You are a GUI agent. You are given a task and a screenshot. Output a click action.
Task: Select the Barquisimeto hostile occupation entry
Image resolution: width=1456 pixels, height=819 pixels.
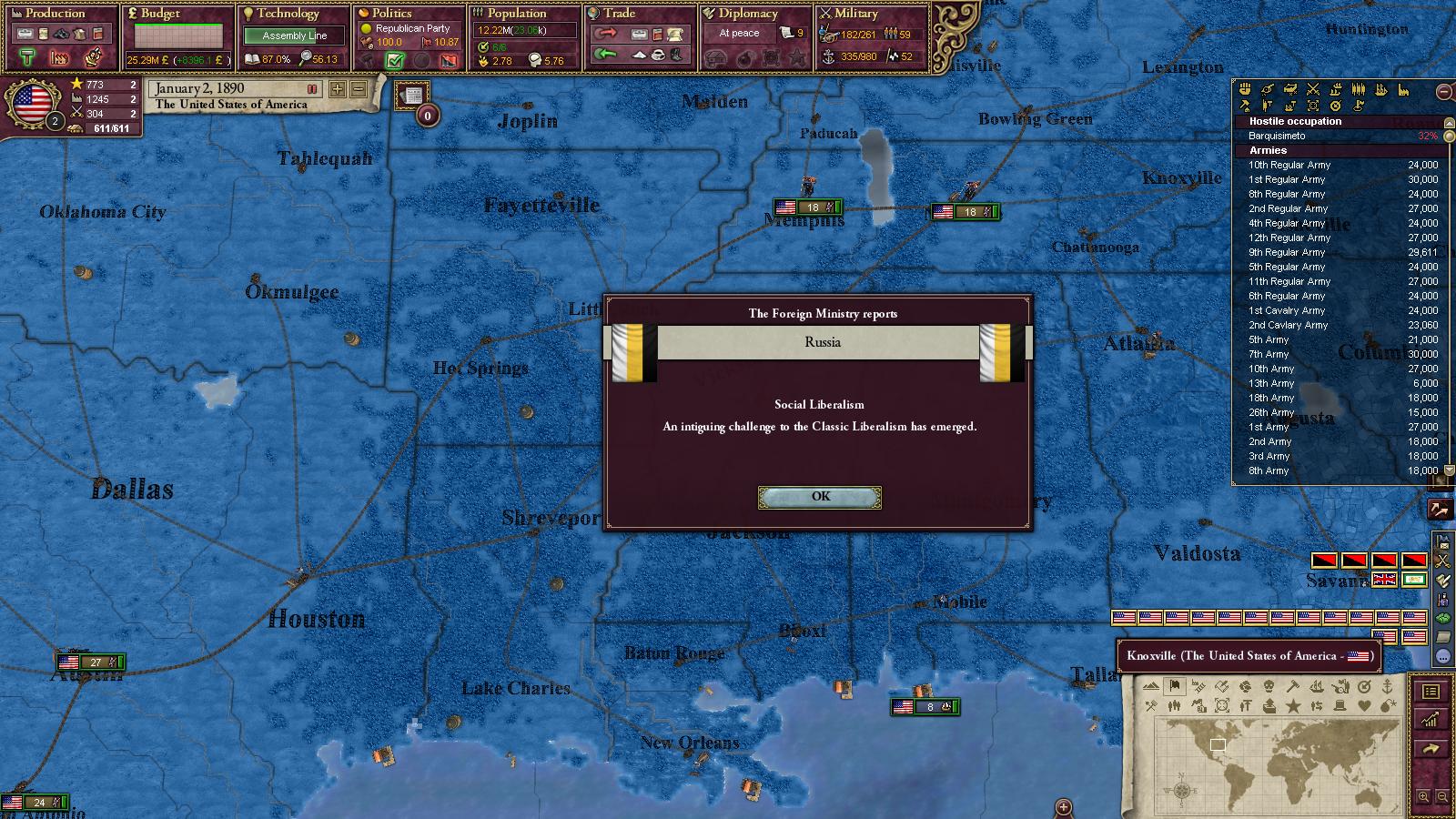[1277, 136]
